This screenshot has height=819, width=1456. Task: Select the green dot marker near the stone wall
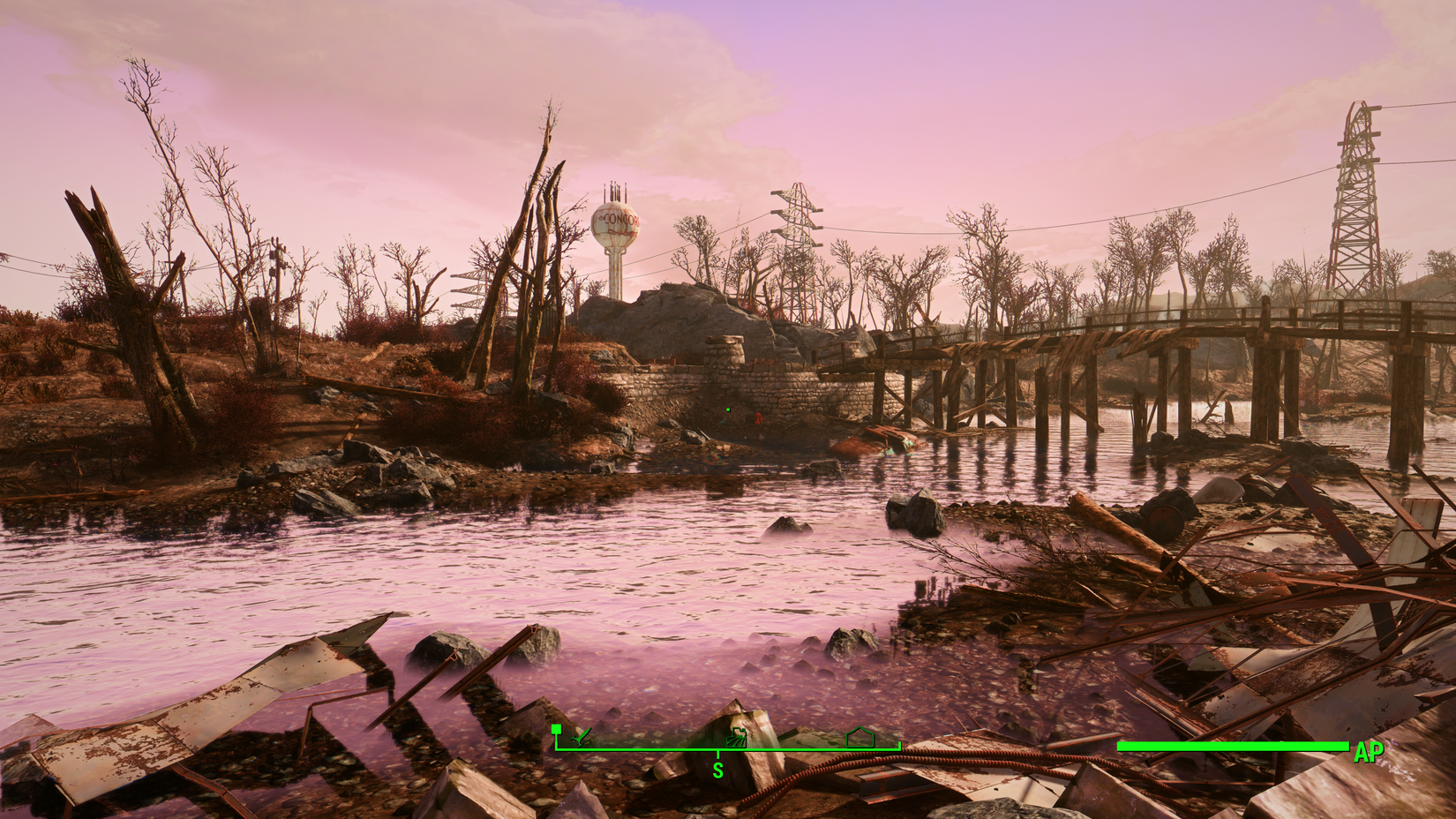point(726,409)
